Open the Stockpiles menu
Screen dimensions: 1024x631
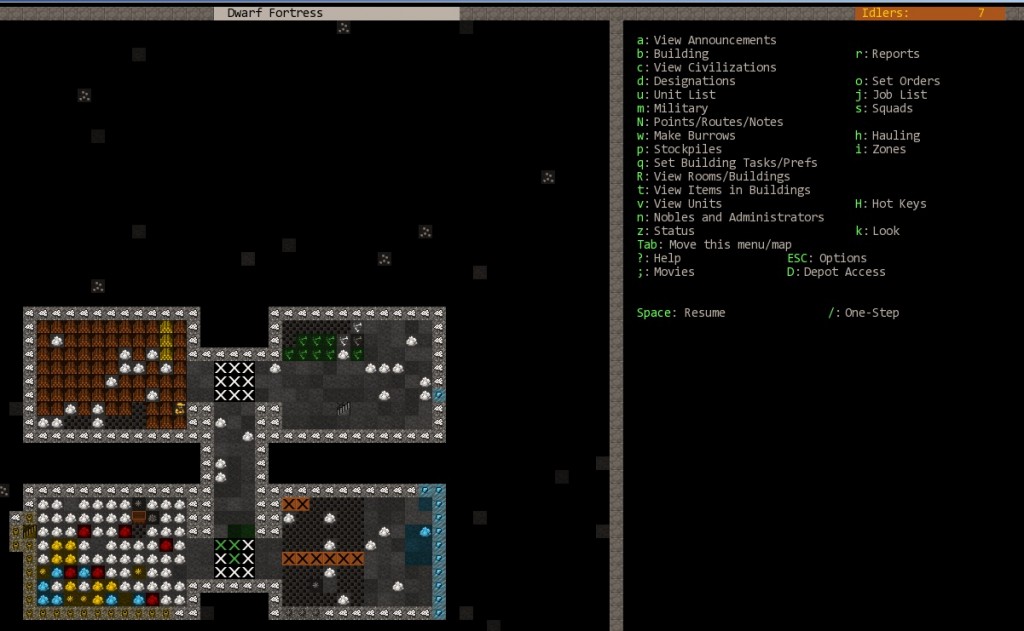point(687,149)
